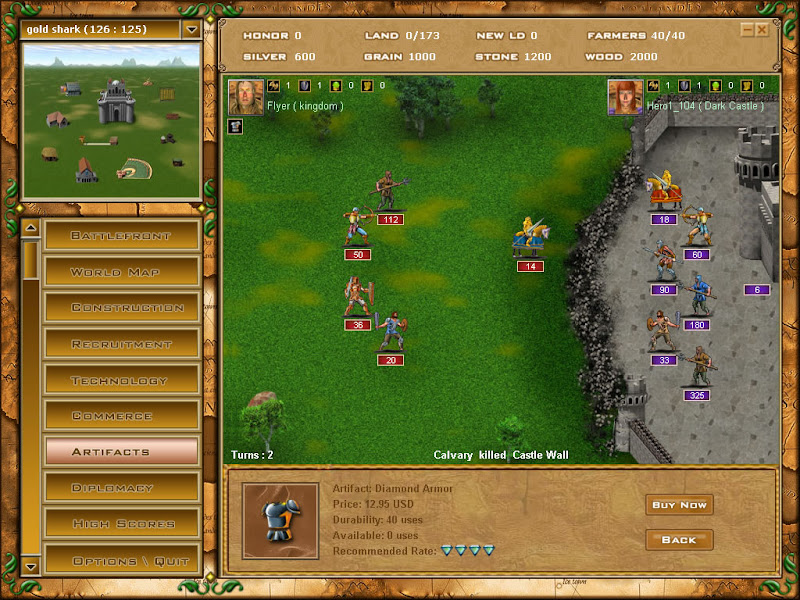Go to the World Map
Image resolution: width=800 pixels, height=600 pixels.
(121, 272)
